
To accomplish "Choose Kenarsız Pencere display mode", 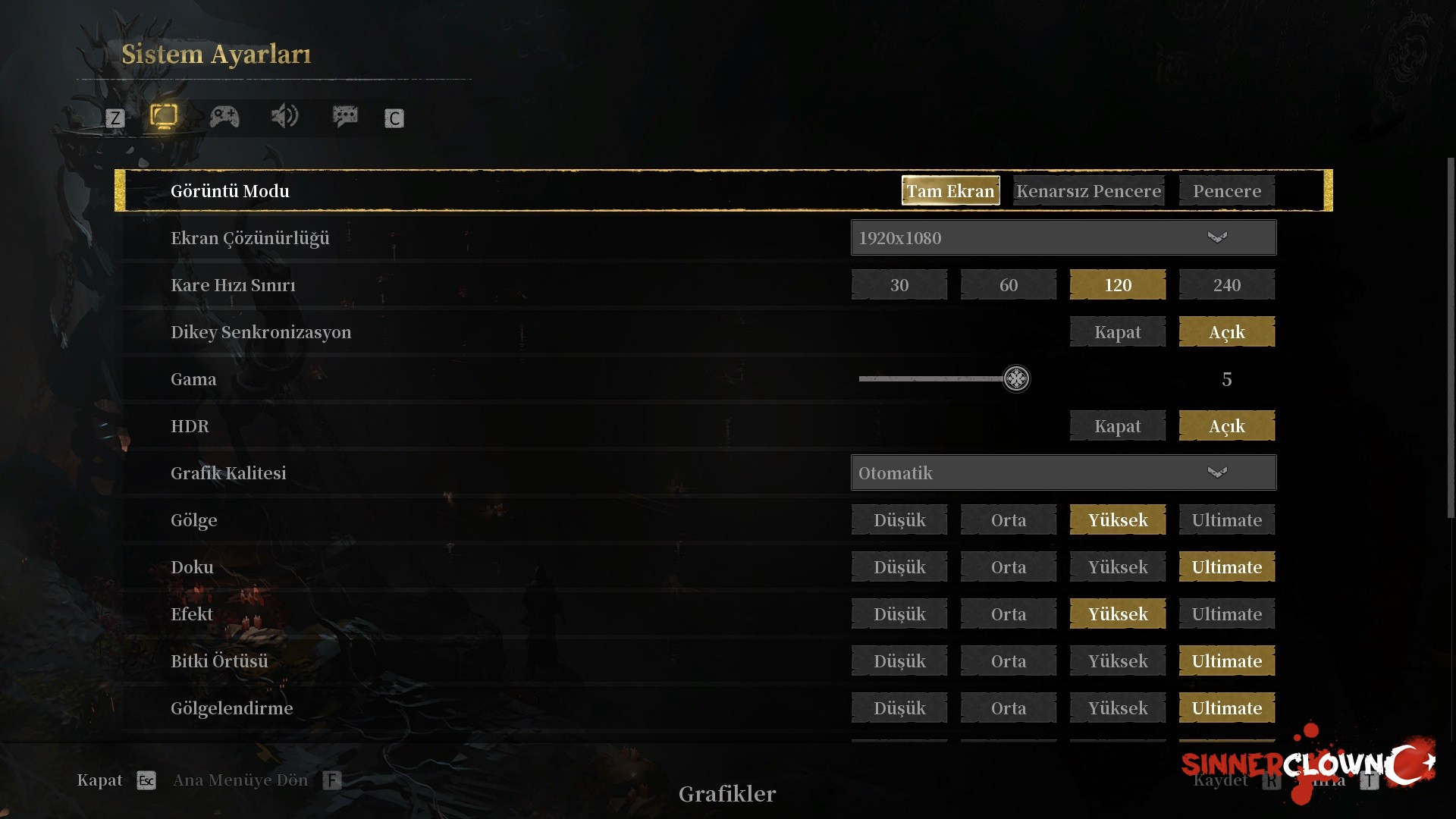I will [1088, 191].
